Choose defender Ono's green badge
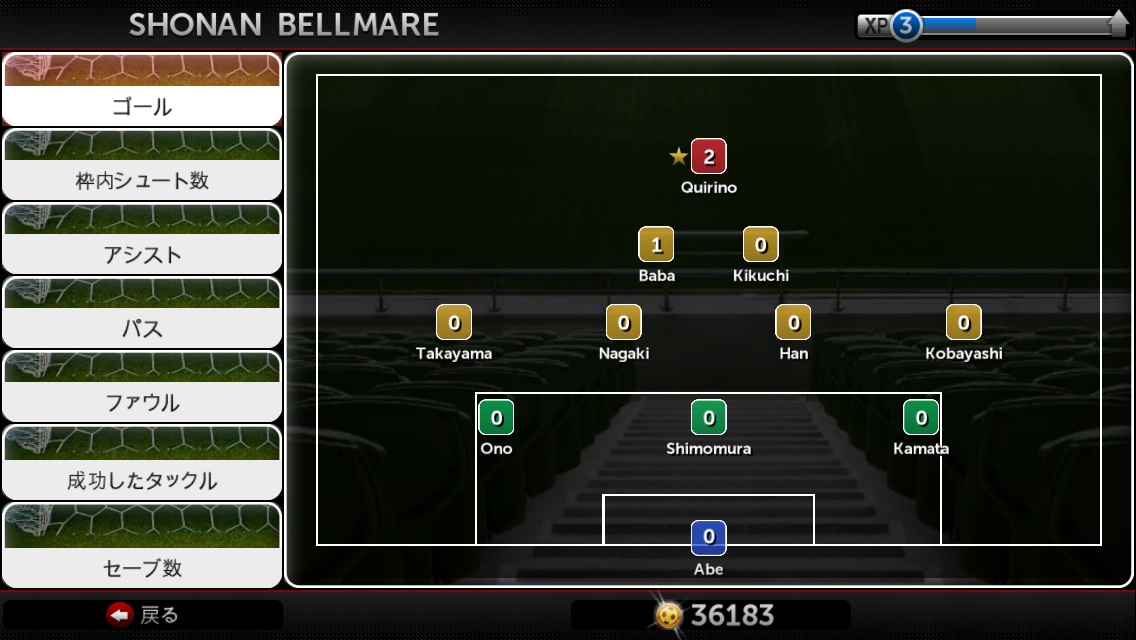 [496, 418]
